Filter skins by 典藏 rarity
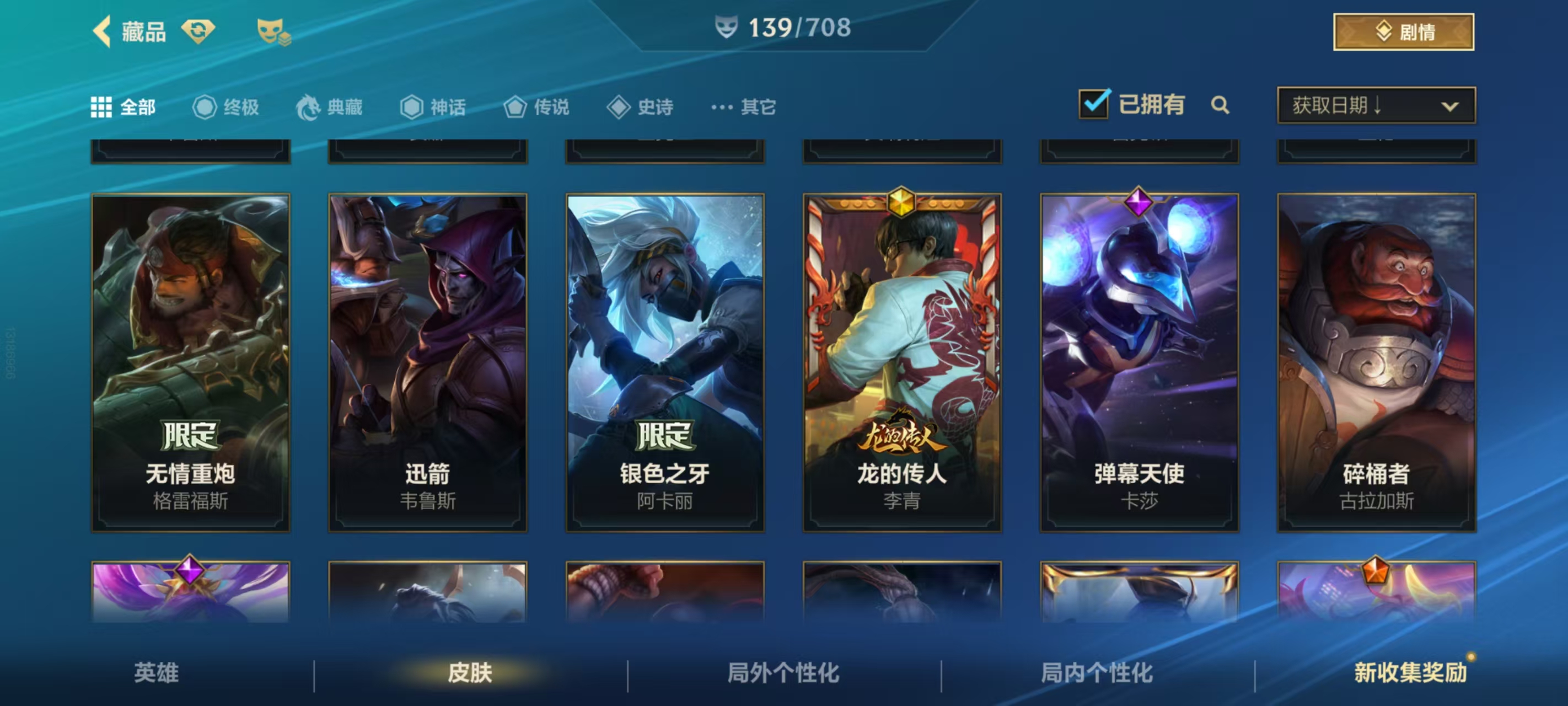This screenshot has height=706, width=1568. point(330,107)
